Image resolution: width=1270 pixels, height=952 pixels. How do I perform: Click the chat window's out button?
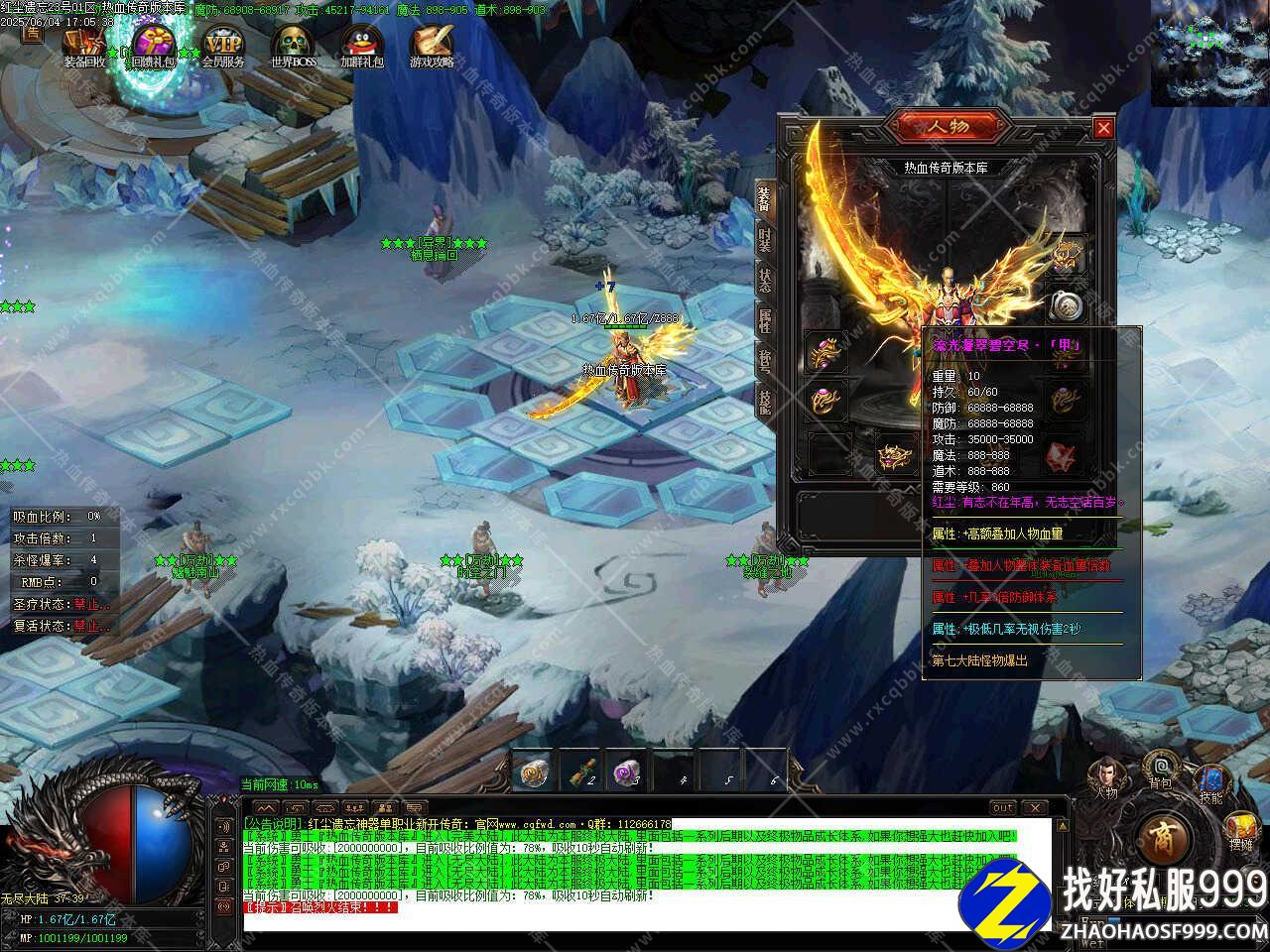click(1003, 807)
